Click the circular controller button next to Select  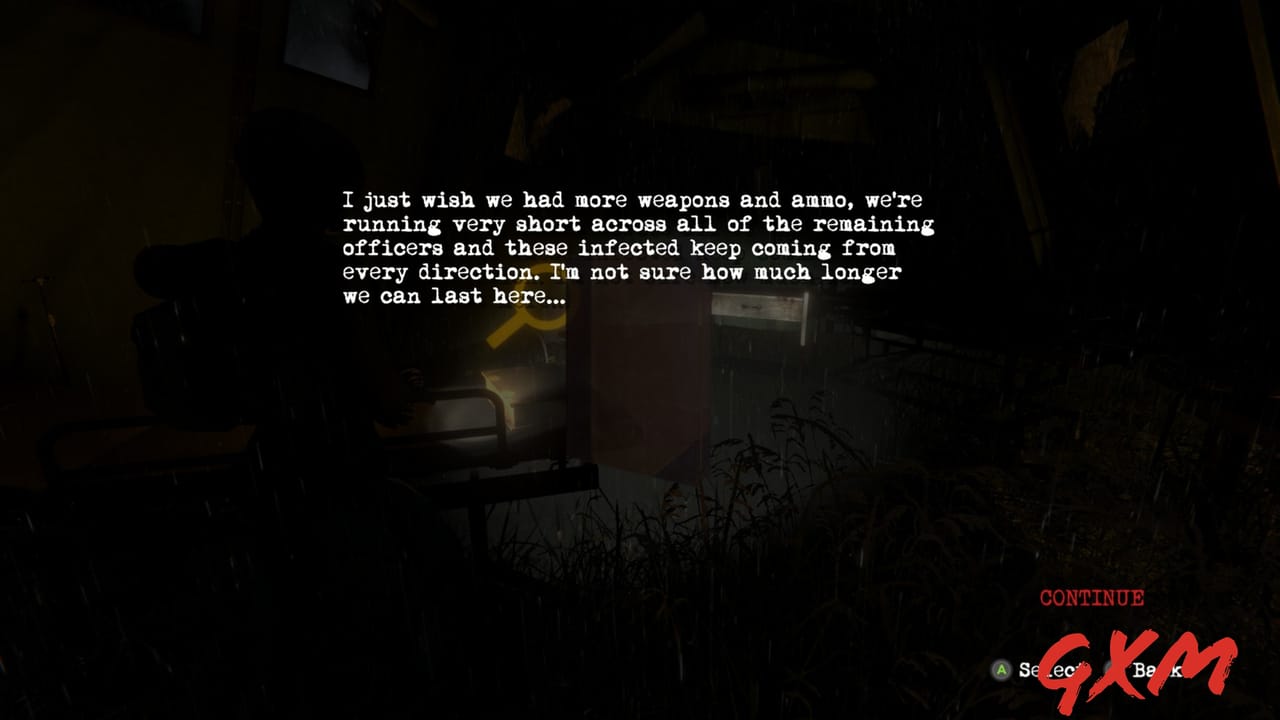(1000, 667)
